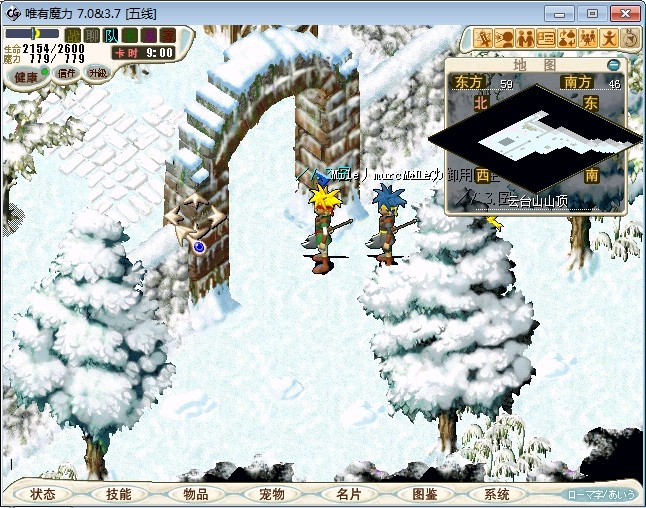Viewport: 646px width, 508px height.
Task: Select the ID card action icon
Action: pyautogui.click(x=546, y=38)
